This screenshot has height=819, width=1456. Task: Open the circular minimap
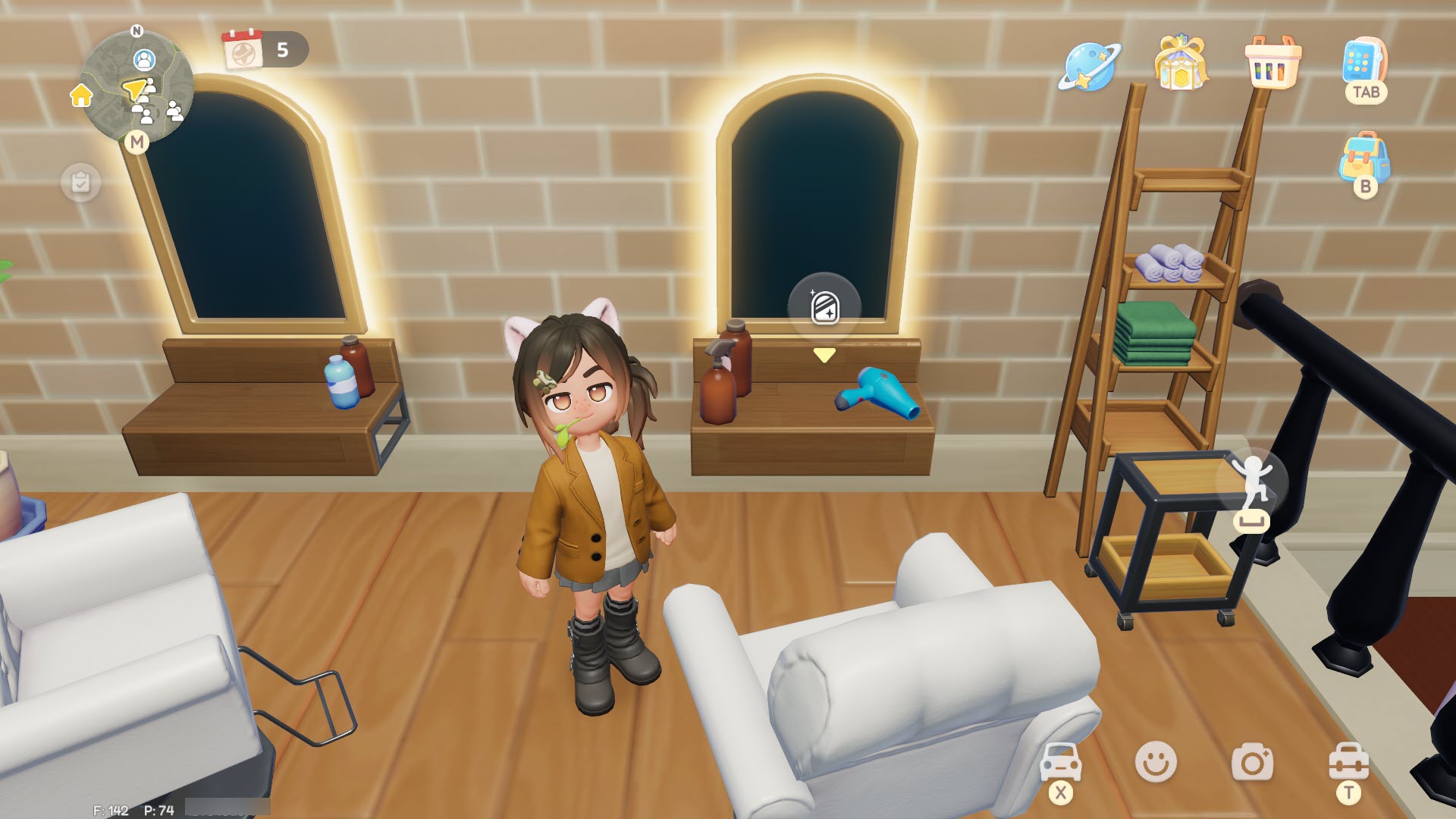coord(136,87)
